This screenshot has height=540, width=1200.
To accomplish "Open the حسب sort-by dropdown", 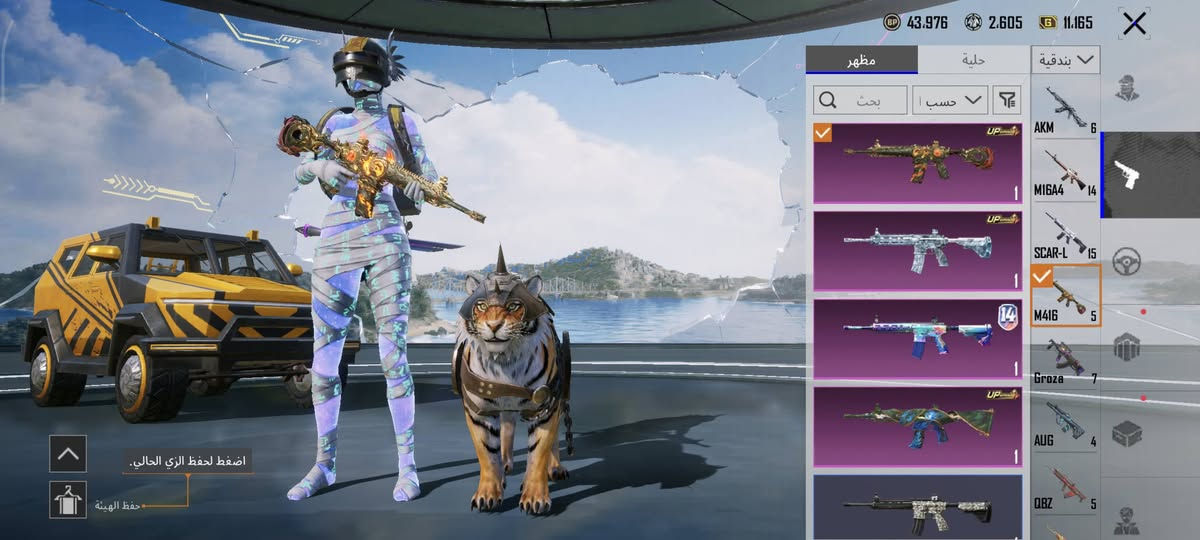I will coord(949,100).
